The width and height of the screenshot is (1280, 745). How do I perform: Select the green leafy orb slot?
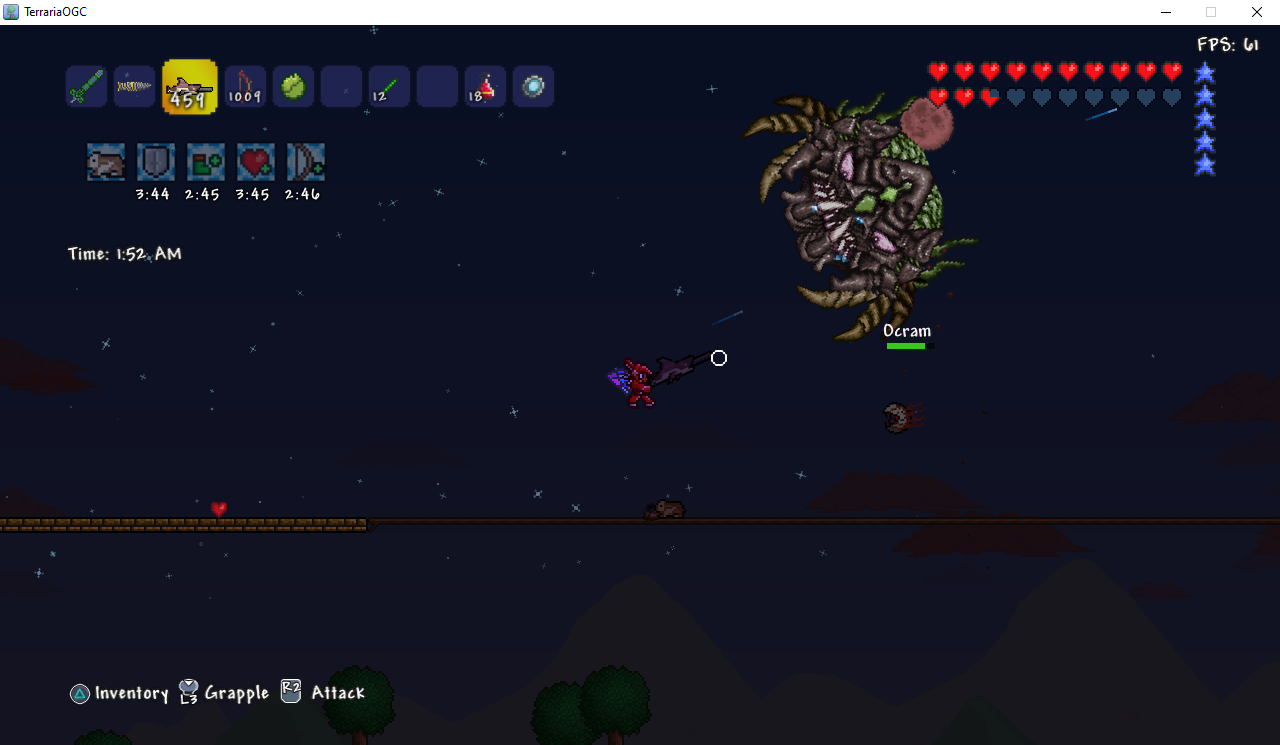click(293, 87)
